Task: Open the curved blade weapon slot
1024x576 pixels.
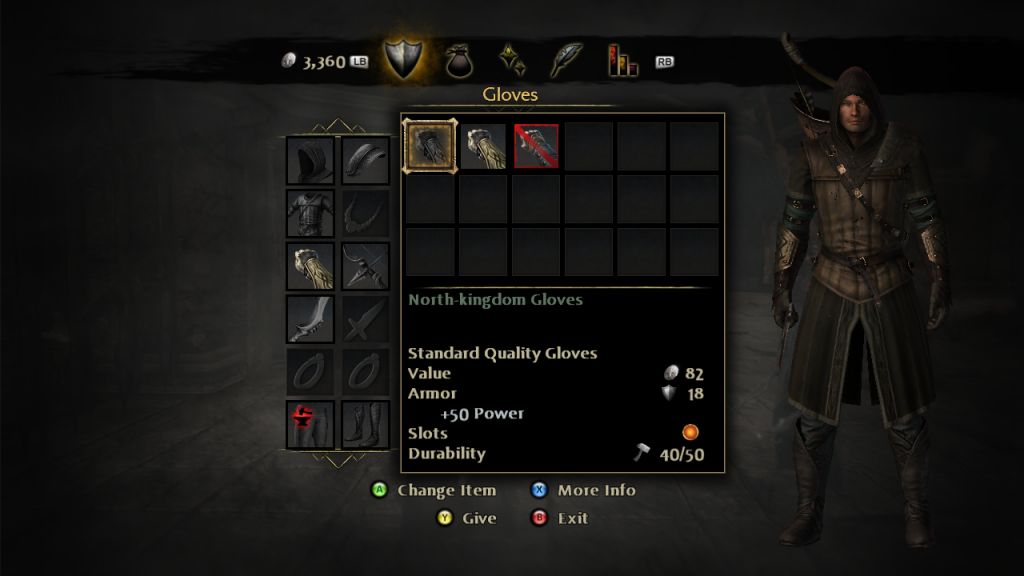Action: [310, 319]
